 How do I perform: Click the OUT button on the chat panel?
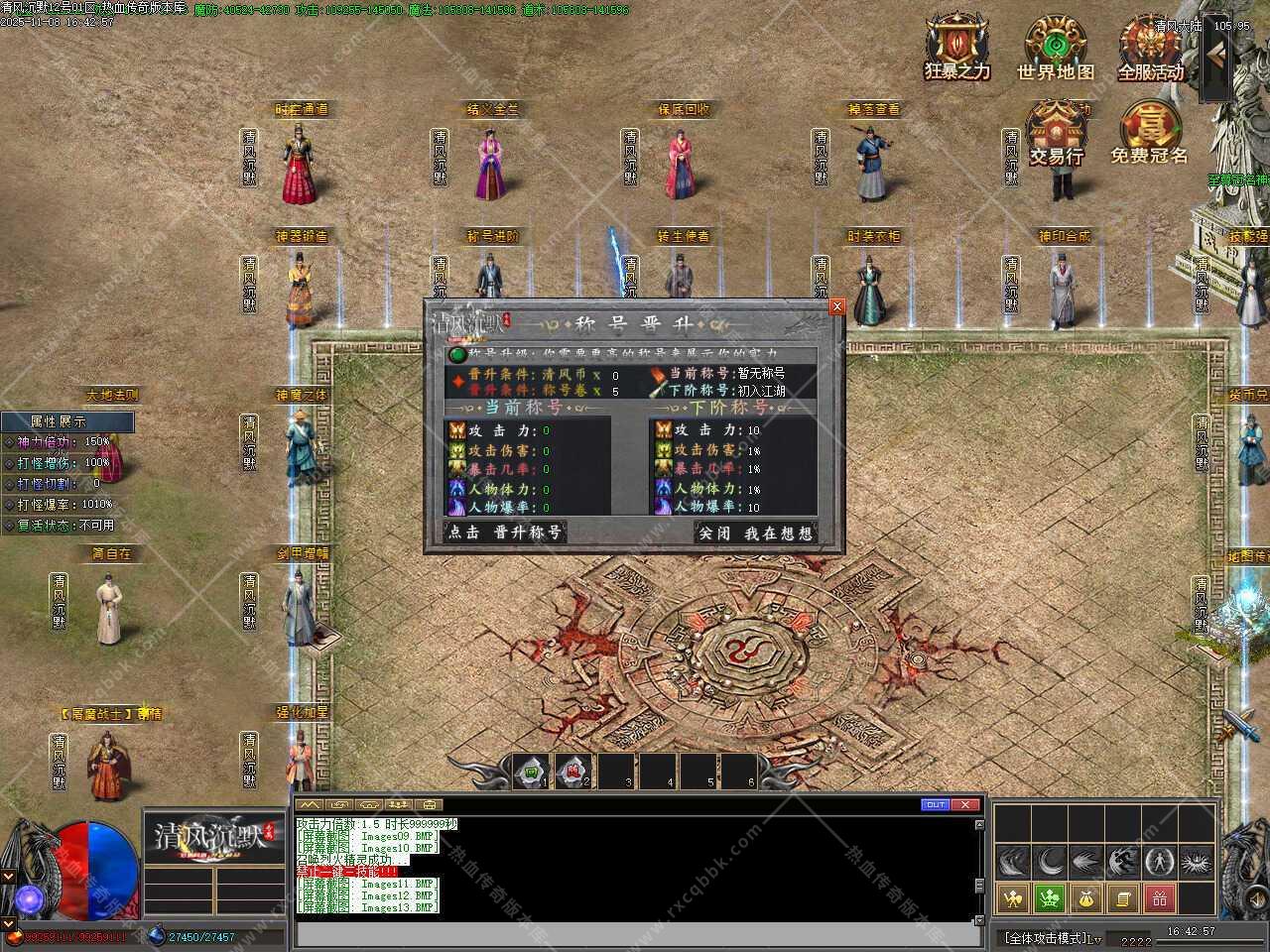935,804
